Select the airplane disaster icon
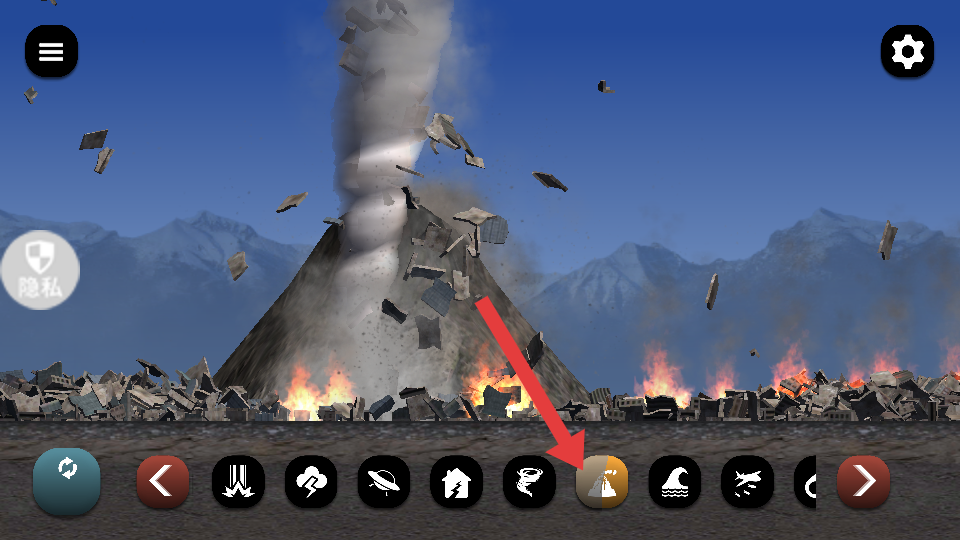This screenshot has height=540, width=960. (x=747, y=482)
